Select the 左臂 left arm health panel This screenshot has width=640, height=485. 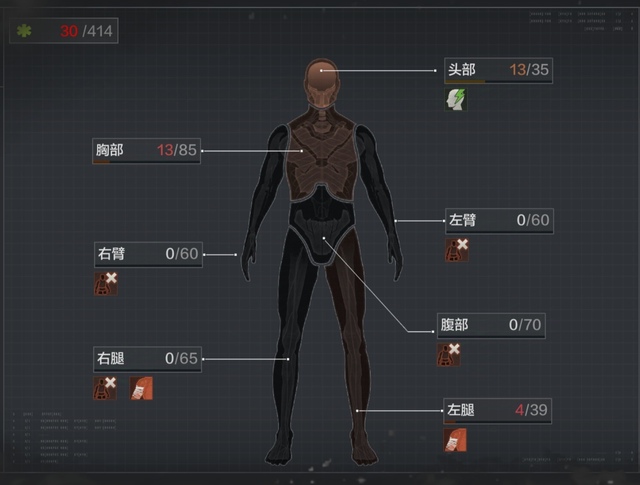click(x=498, y=220)
